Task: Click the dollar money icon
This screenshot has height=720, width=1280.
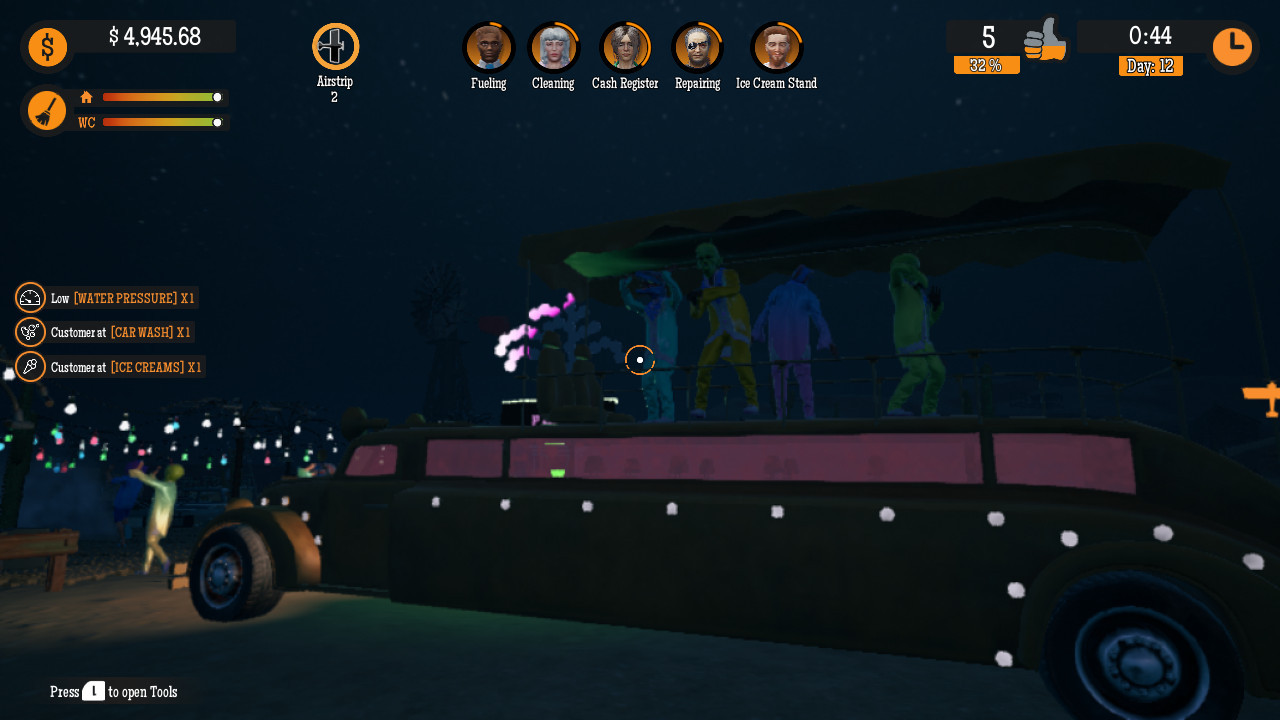Action: 47,46
